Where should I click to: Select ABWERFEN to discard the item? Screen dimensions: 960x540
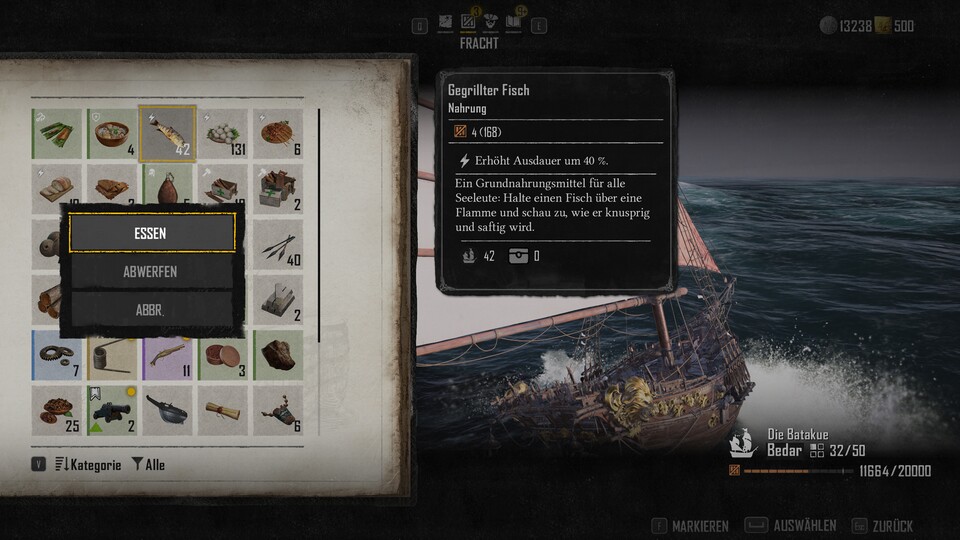152,271
